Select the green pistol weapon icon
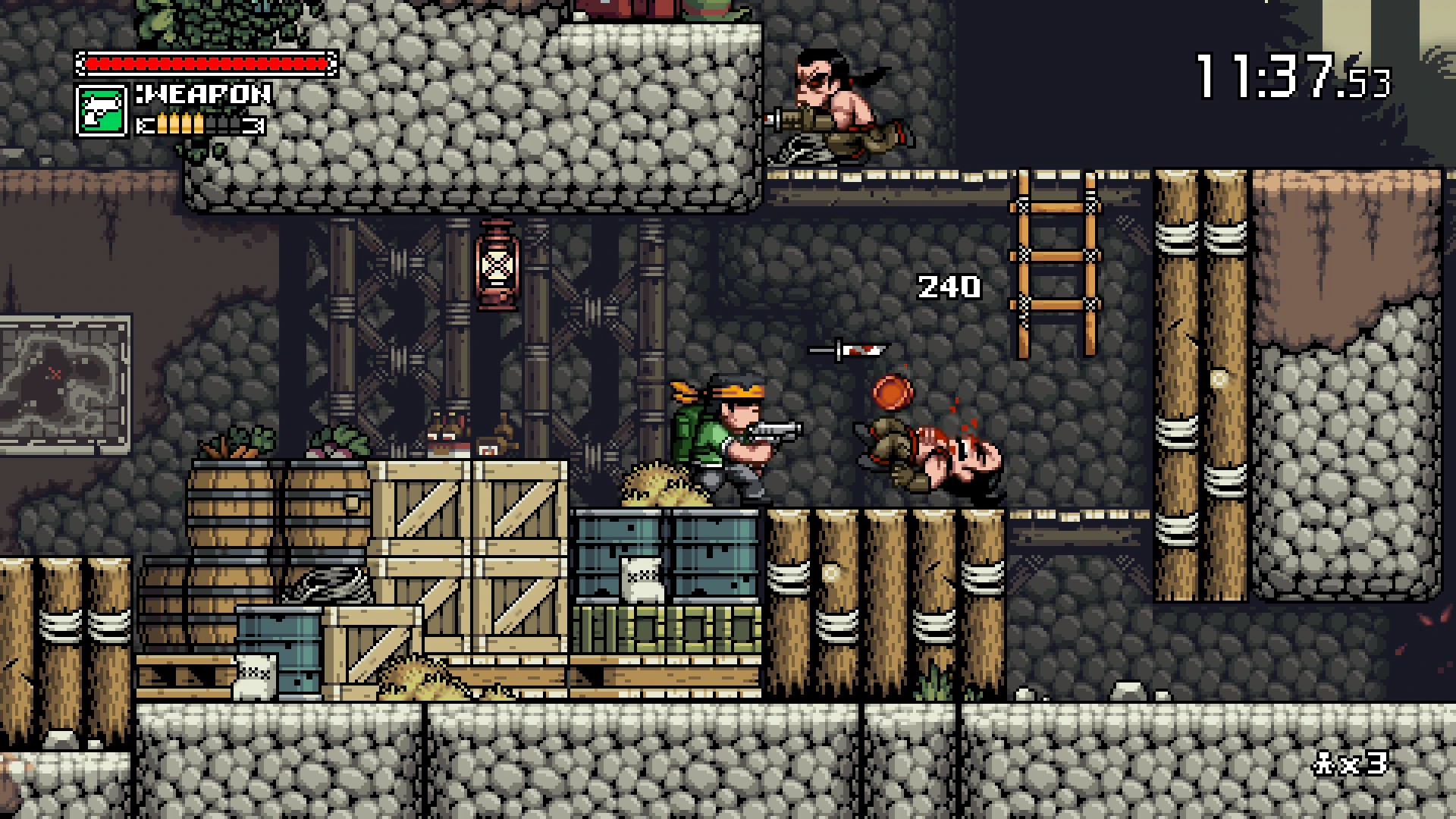 101,112
